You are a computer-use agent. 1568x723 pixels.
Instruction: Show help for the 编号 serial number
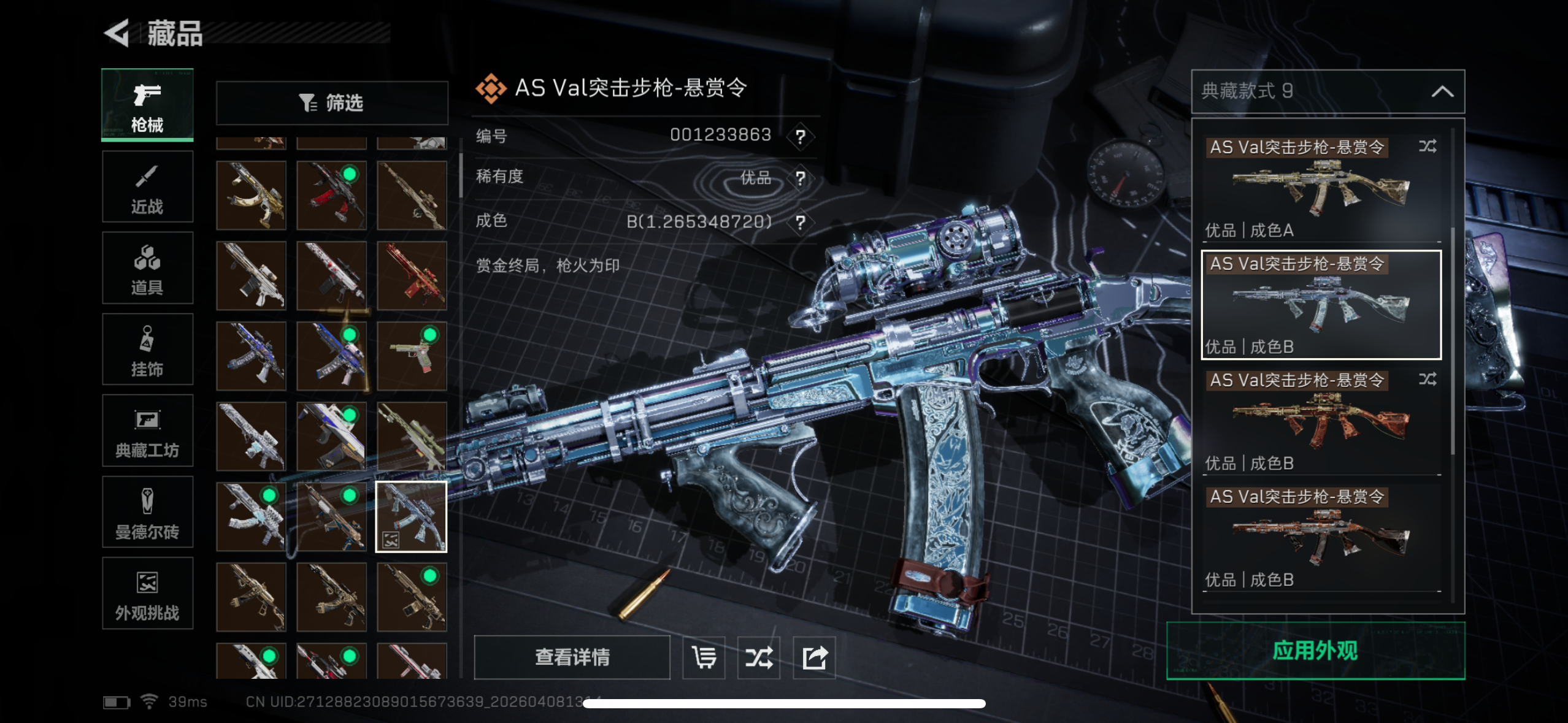pos(800,136)
